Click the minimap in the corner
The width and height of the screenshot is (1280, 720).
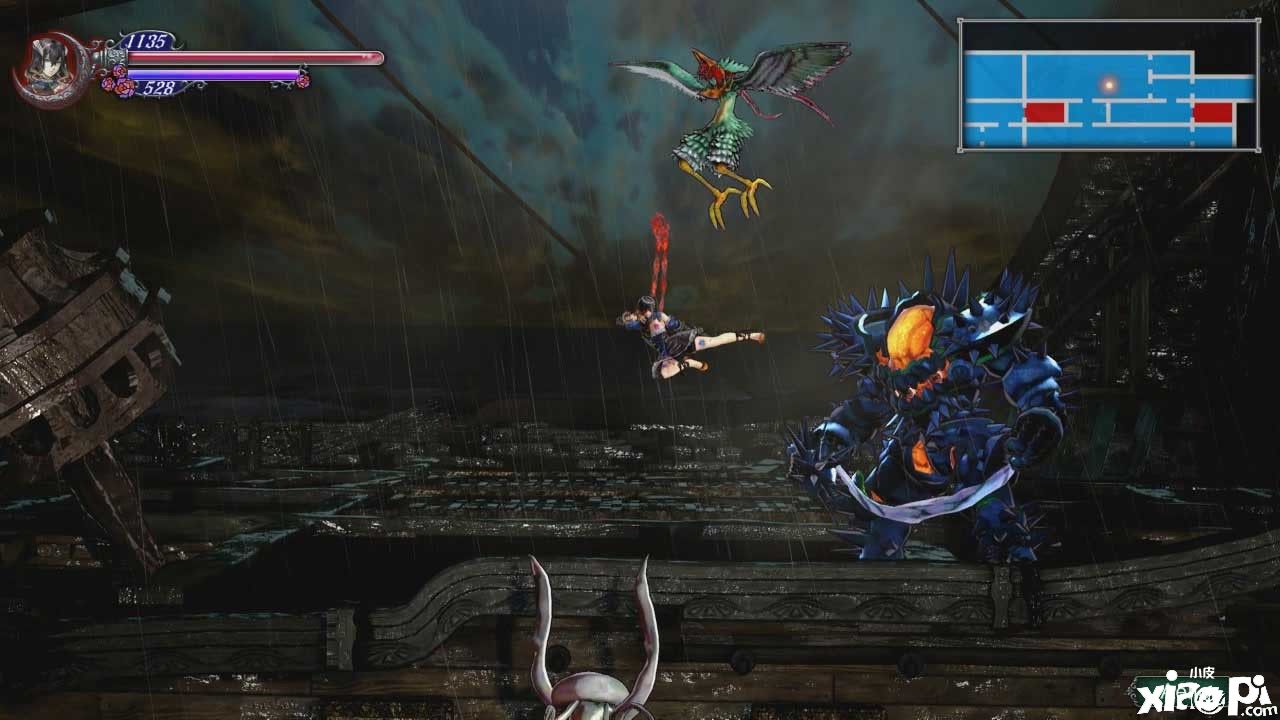(1108, 86)
